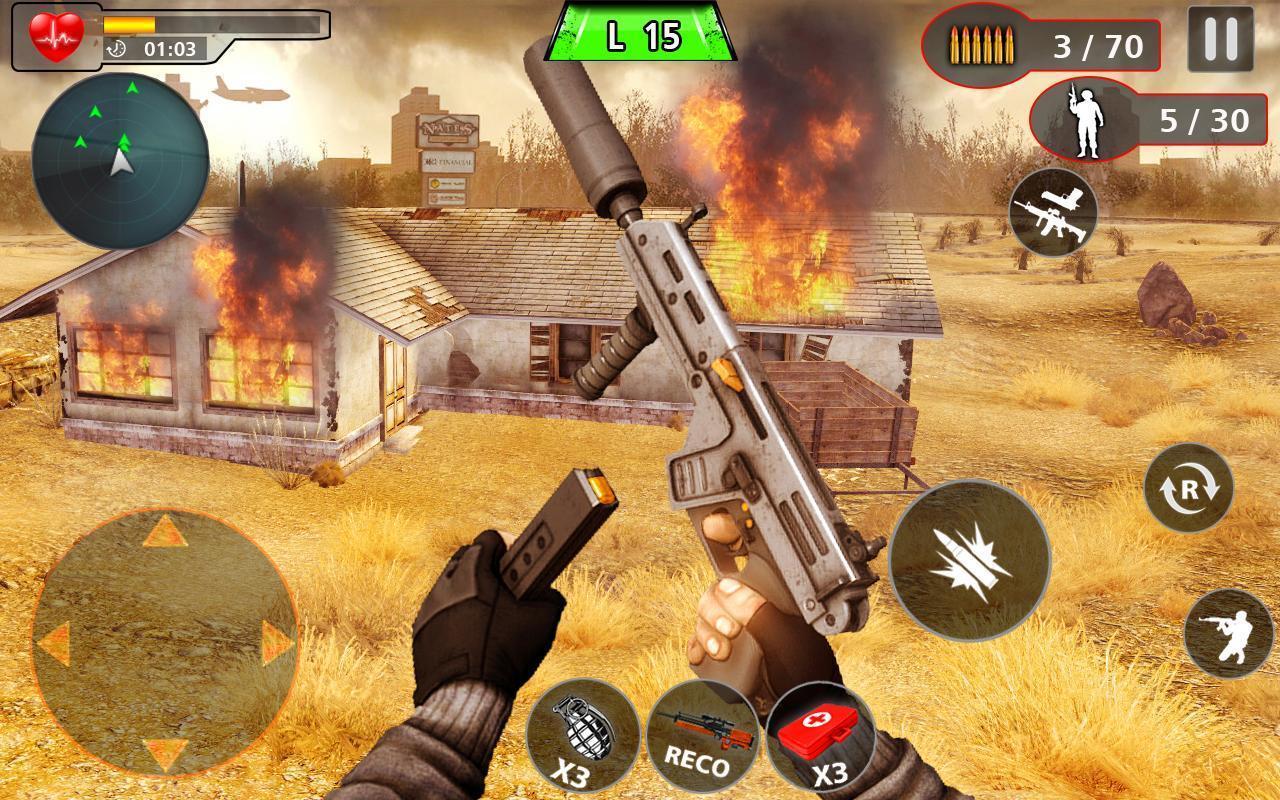Tap the up arrow on movement pad
The width and height of the screenshot is (1280, 800).
165,530
